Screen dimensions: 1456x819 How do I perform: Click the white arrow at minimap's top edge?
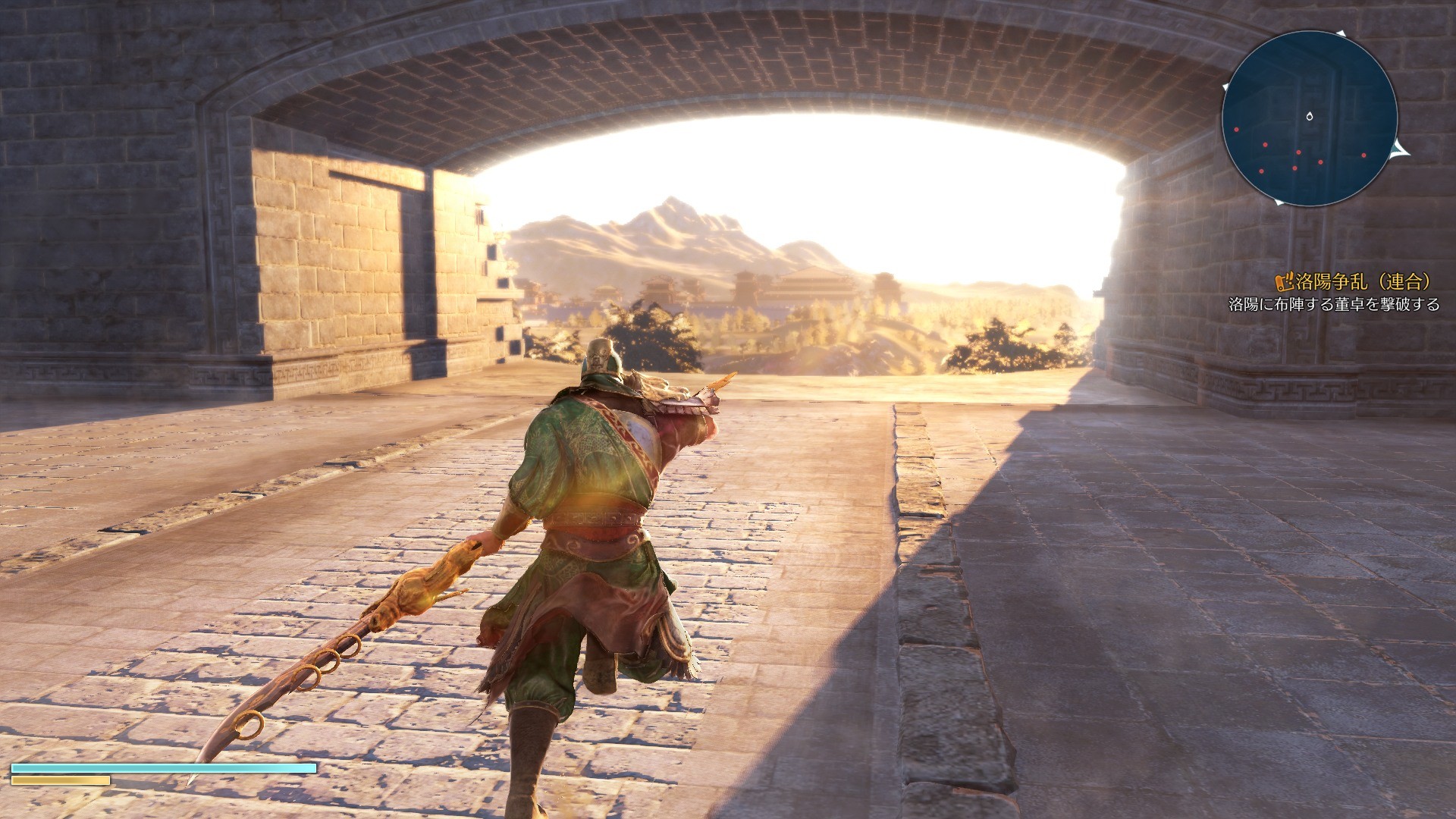pos(1341,33)
